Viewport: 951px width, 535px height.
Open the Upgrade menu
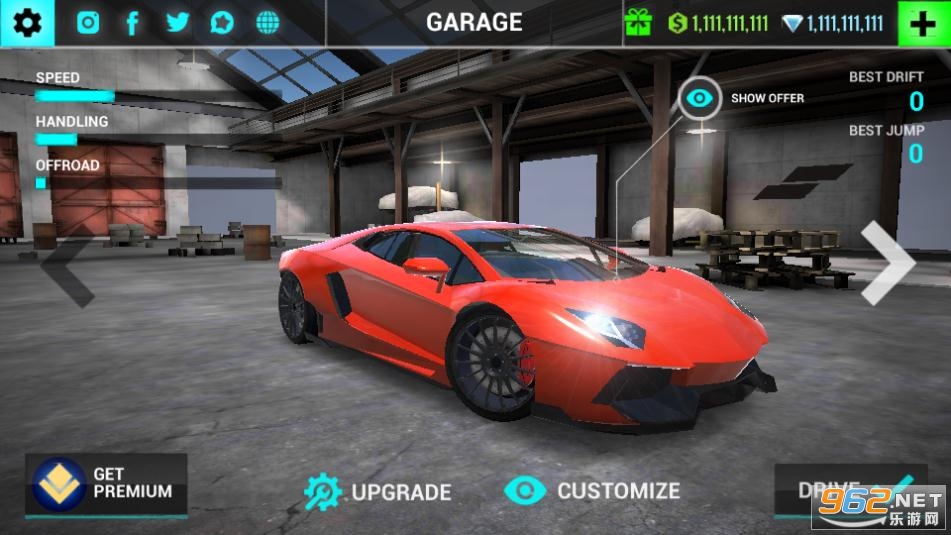(x=378, y=491)
